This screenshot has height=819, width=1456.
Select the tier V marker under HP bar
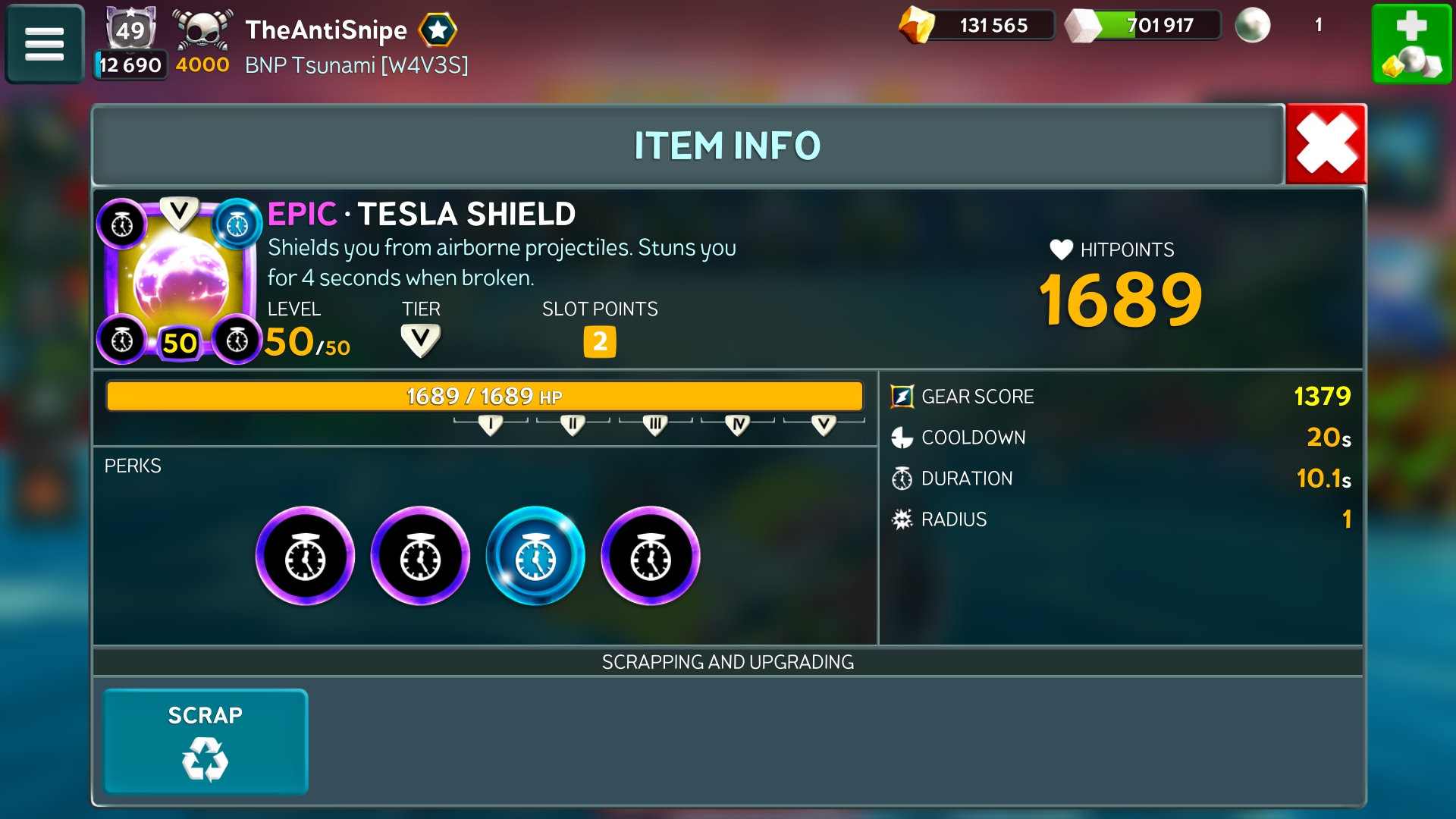824,425
